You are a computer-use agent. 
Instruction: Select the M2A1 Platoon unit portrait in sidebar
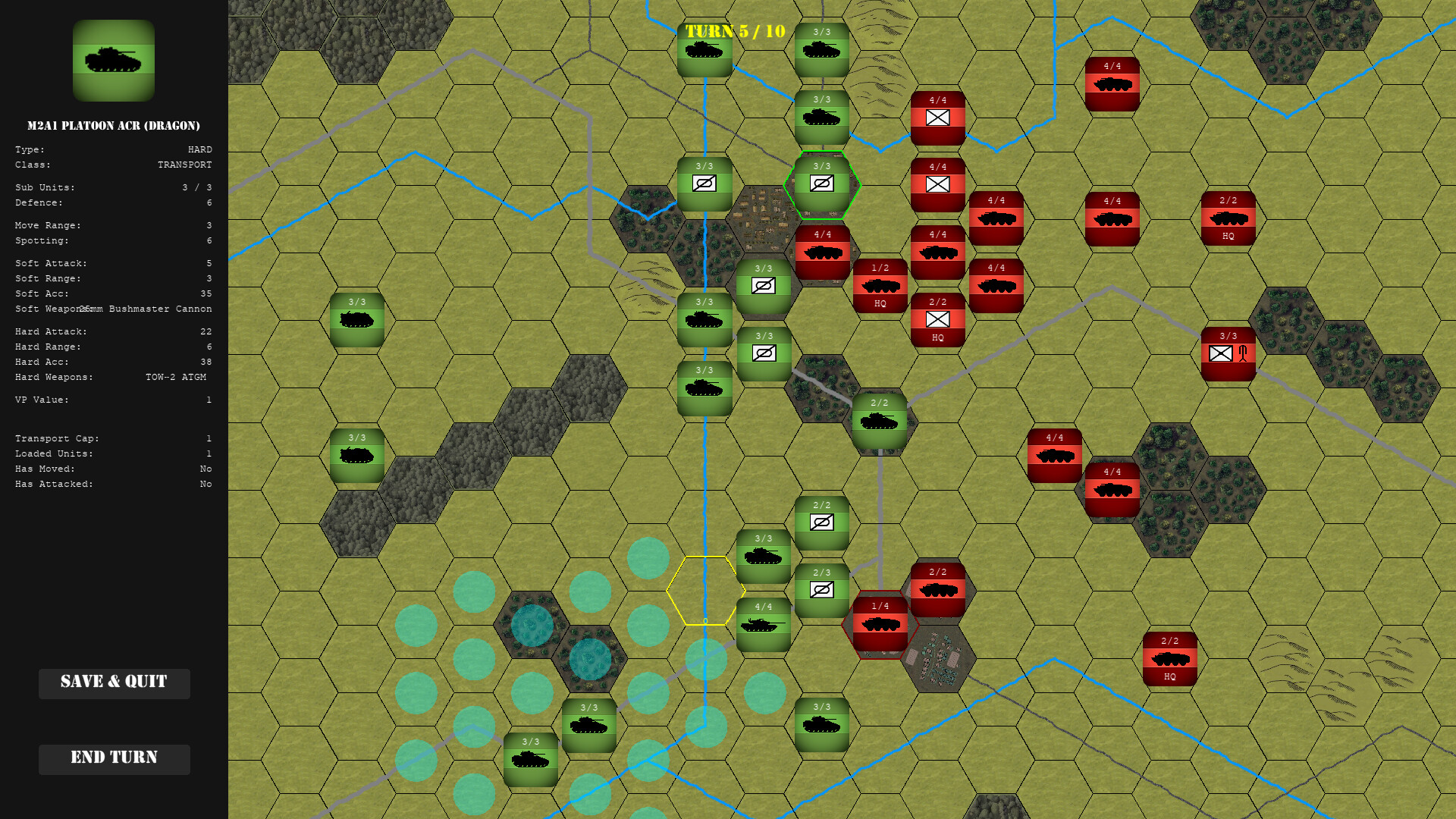(114, 61)
